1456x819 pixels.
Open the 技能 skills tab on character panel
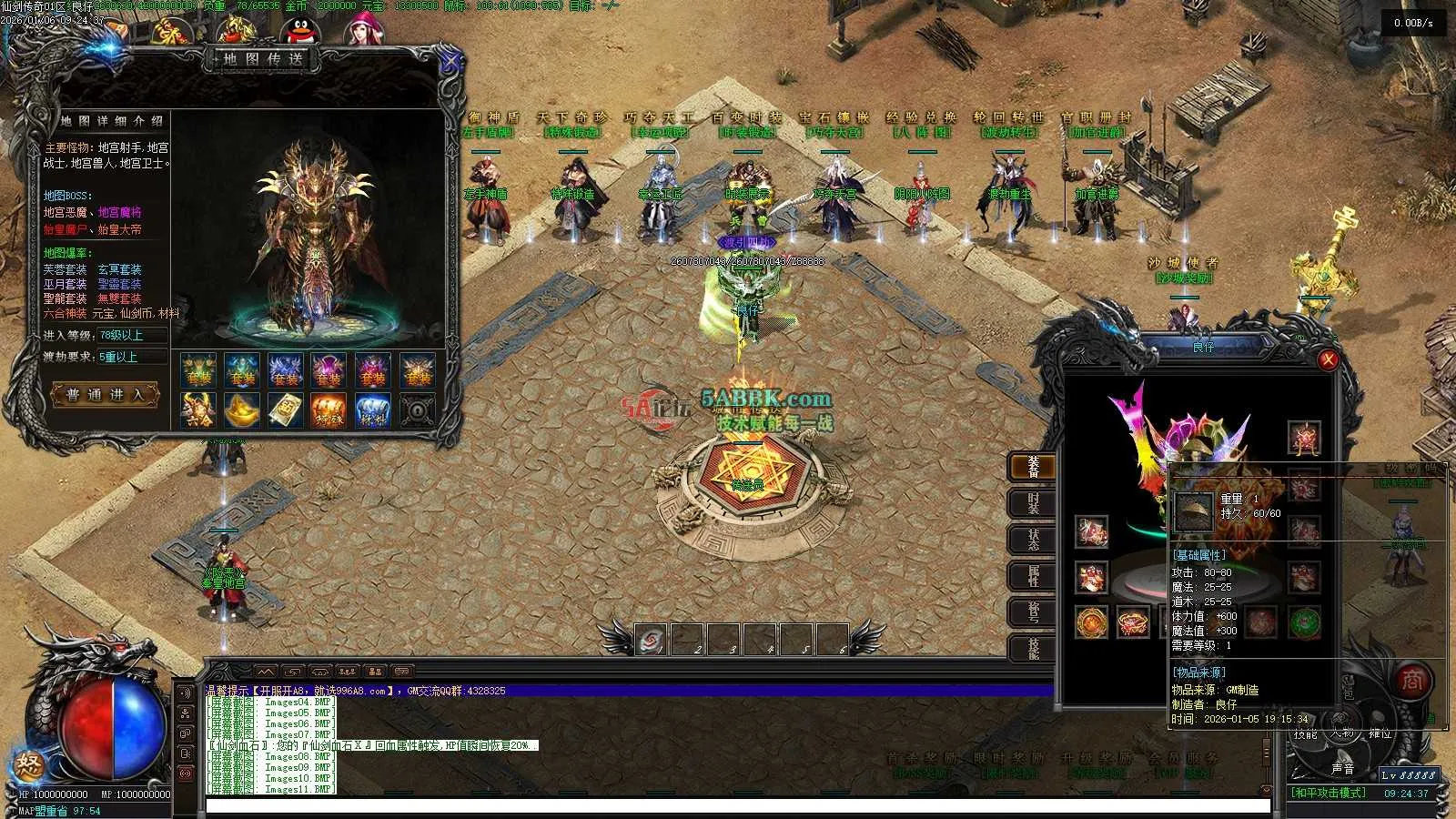point(1033,648)
